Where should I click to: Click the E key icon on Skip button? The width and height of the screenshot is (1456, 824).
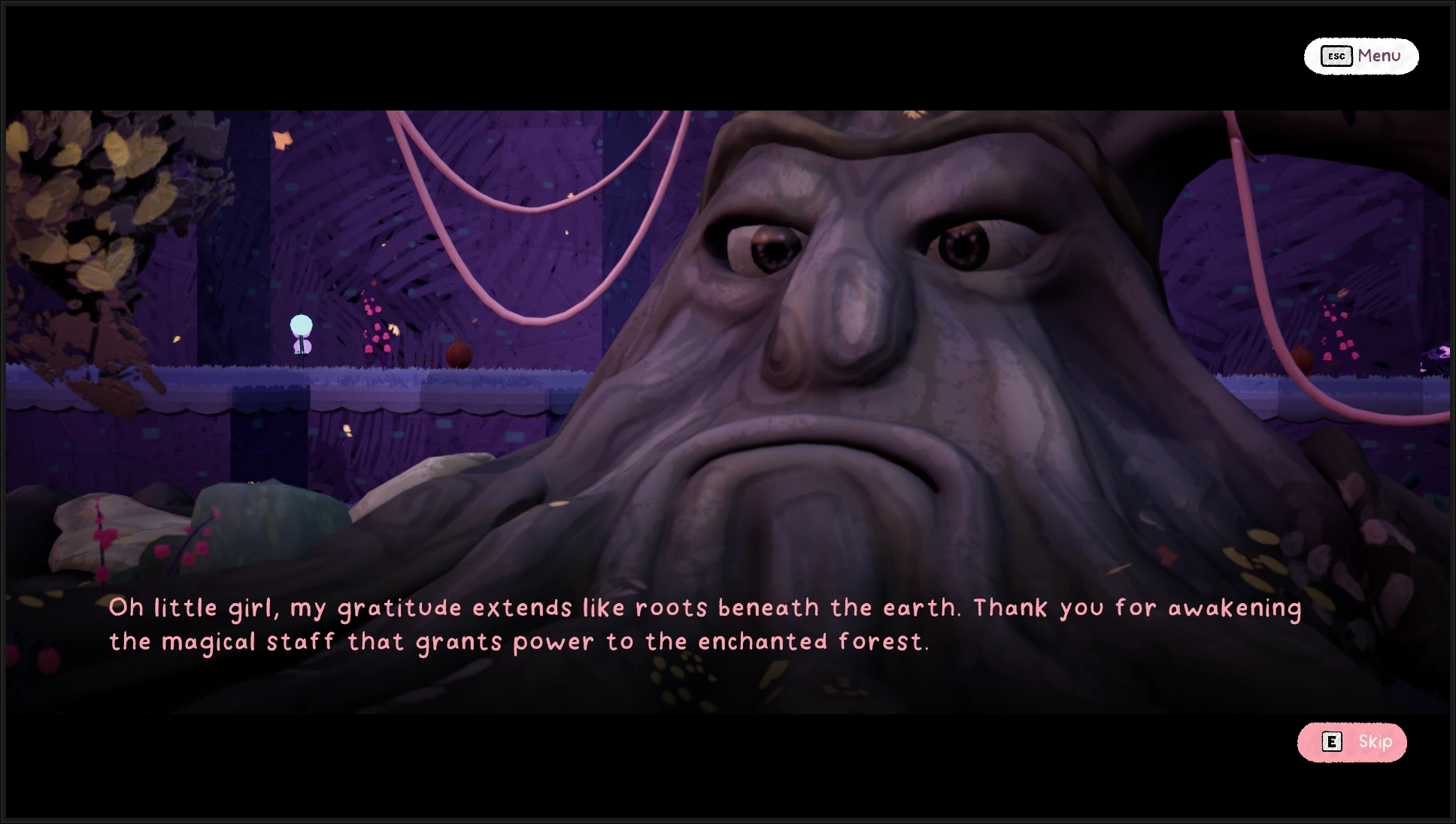point(1332,742)
